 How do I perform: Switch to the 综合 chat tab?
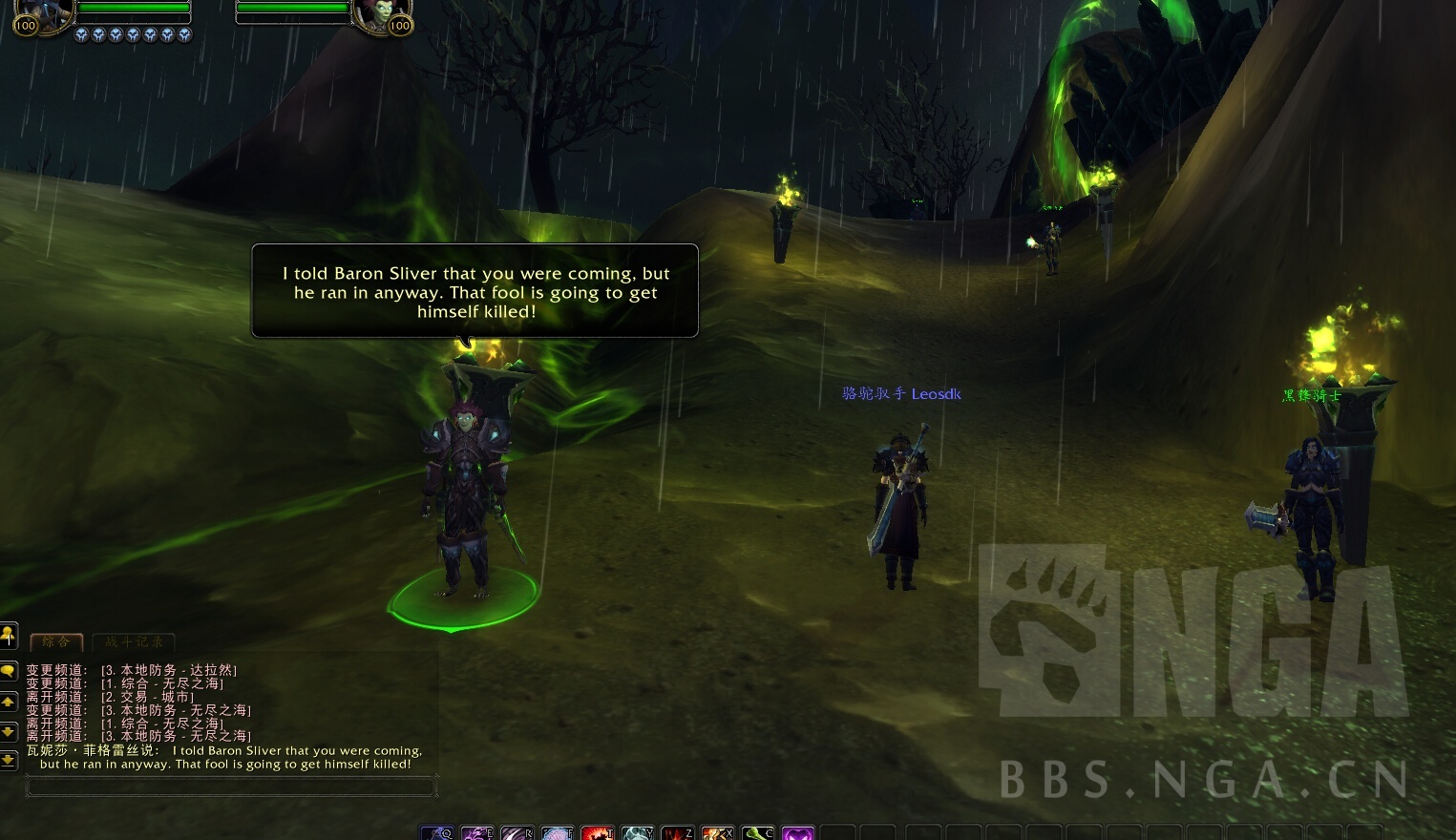pos(56,641)
